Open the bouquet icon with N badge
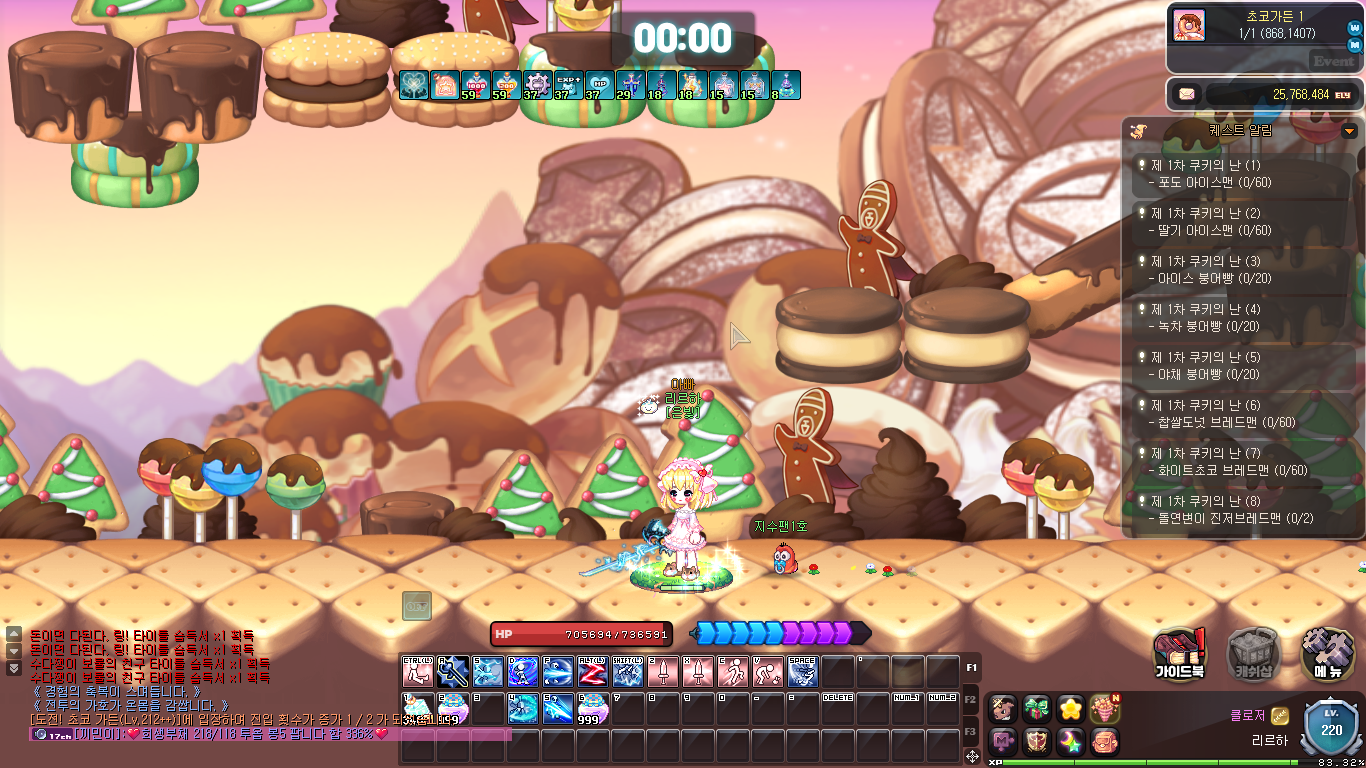This screenshot has height=768, width=1366. [x=1104, y=709]
